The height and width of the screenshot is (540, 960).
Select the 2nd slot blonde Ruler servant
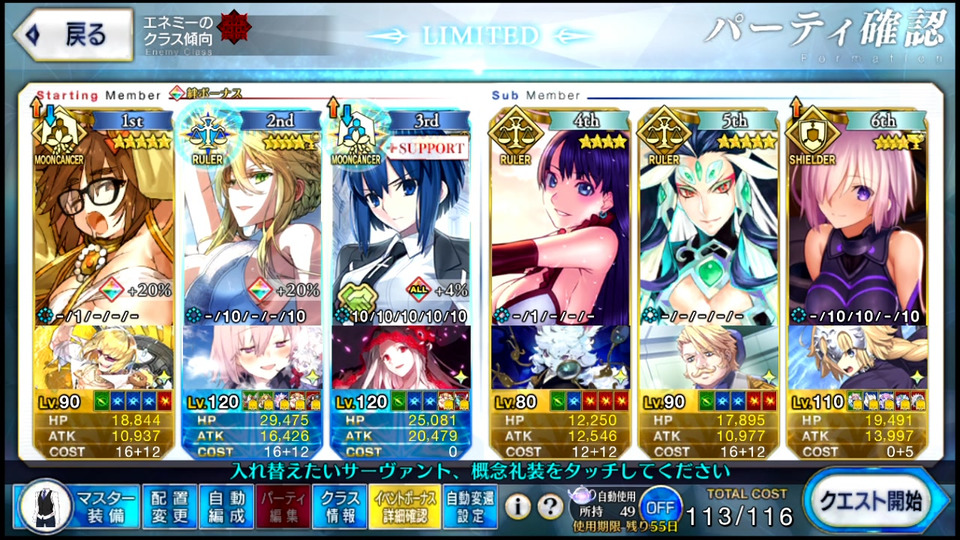pyautogui.click(x=253, y=220)
